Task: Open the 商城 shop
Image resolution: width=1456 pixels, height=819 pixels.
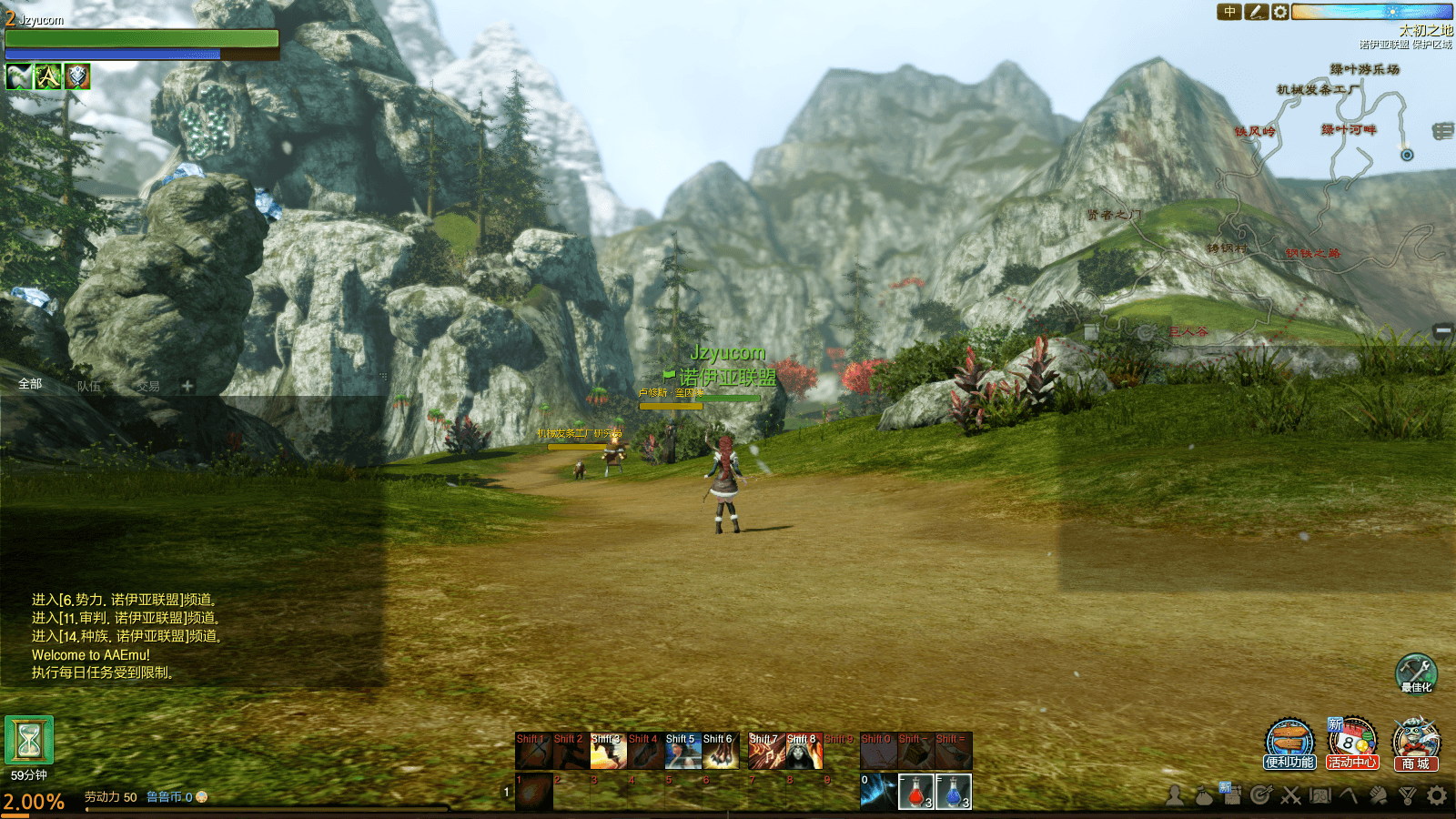Action: pyautogui.click(x=1415, y=743)
